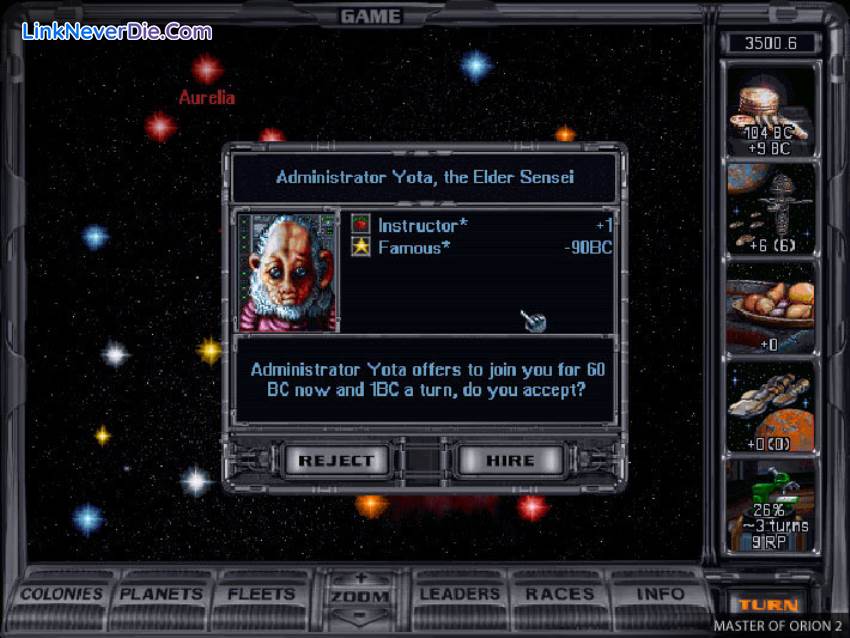
Task: Open the Fleets screen
Action: 260,594
